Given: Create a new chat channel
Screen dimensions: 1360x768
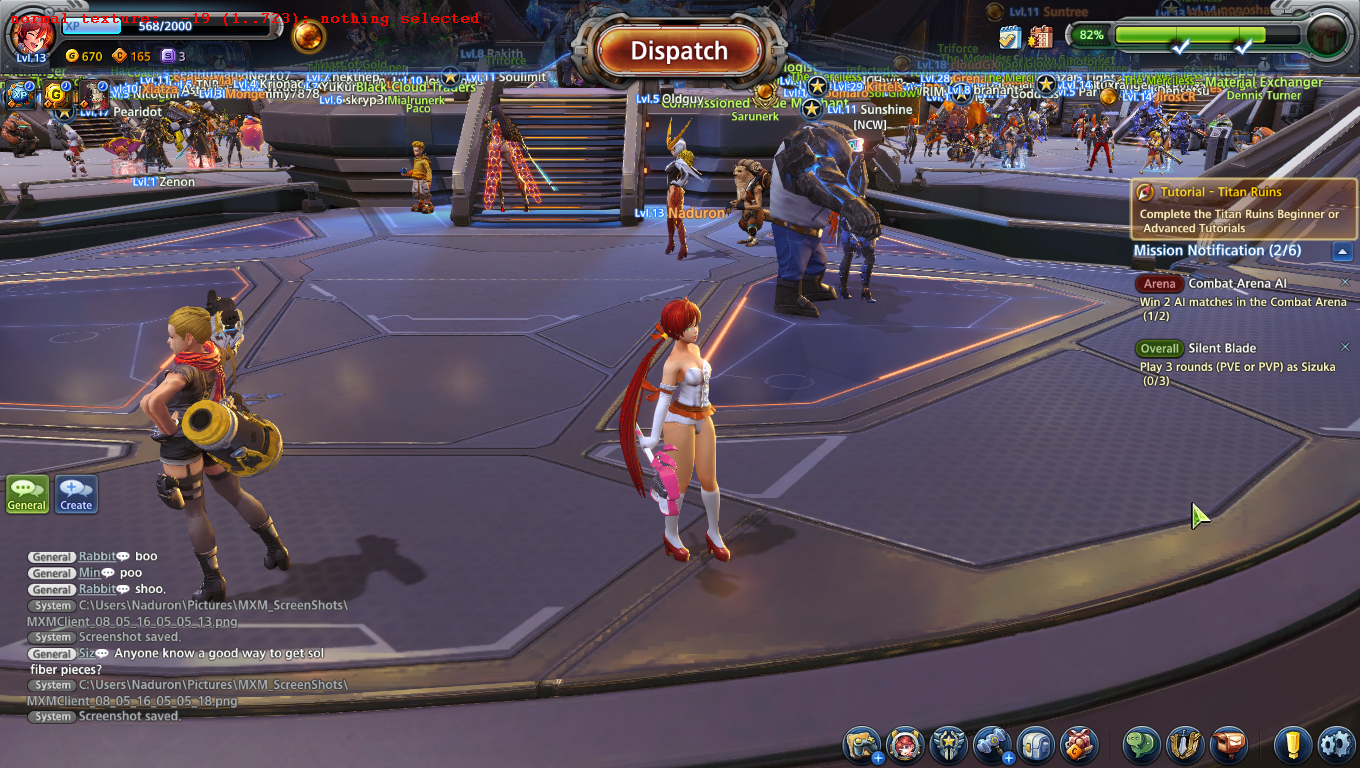Looking at the screenshot, I should coord(76,493).
